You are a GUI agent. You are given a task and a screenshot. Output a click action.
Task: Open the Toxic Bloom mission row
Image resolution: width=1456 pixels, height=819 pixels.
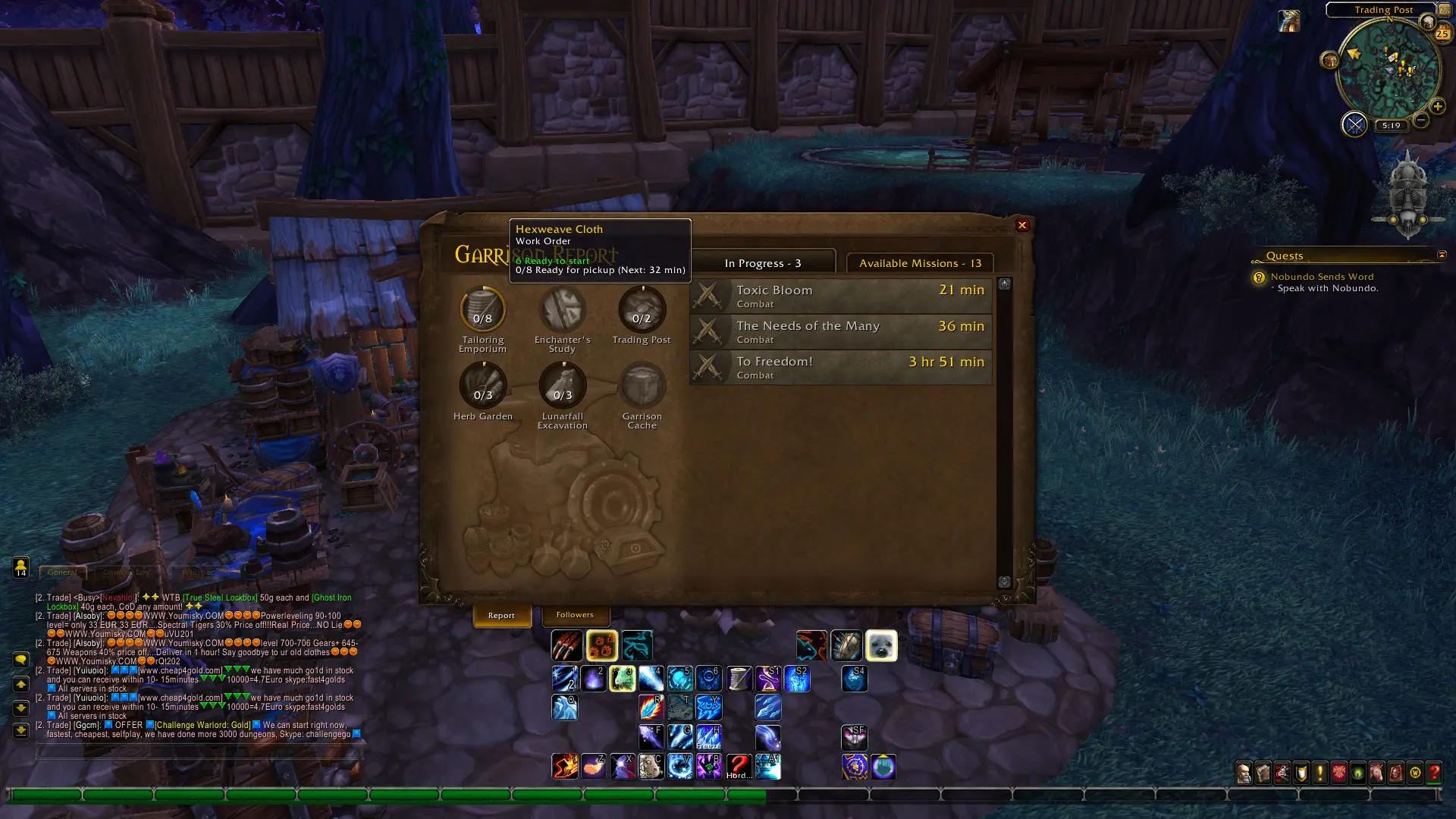(x=840, y=296)
